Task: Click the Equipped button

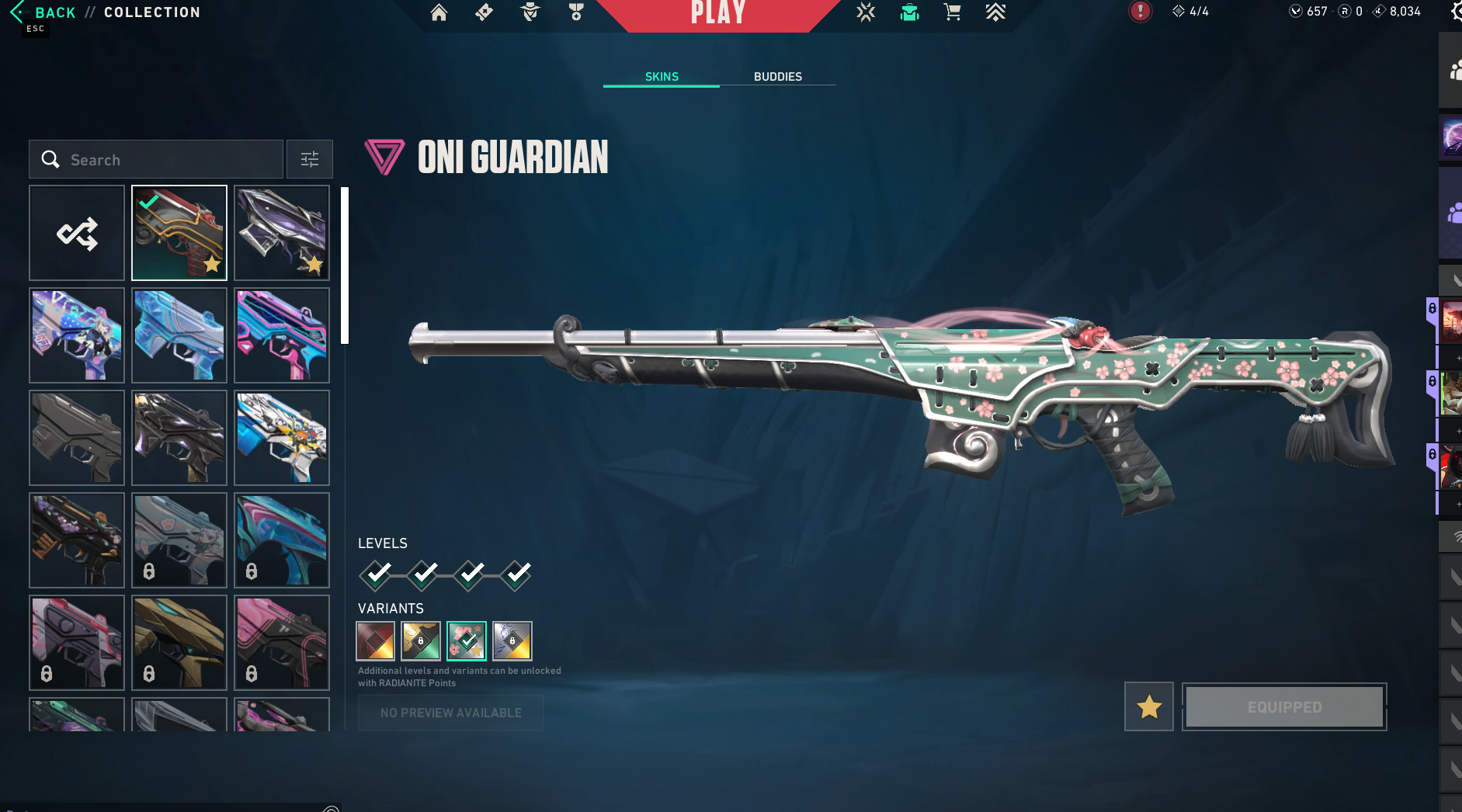Action: click(x=1284, y=707)
